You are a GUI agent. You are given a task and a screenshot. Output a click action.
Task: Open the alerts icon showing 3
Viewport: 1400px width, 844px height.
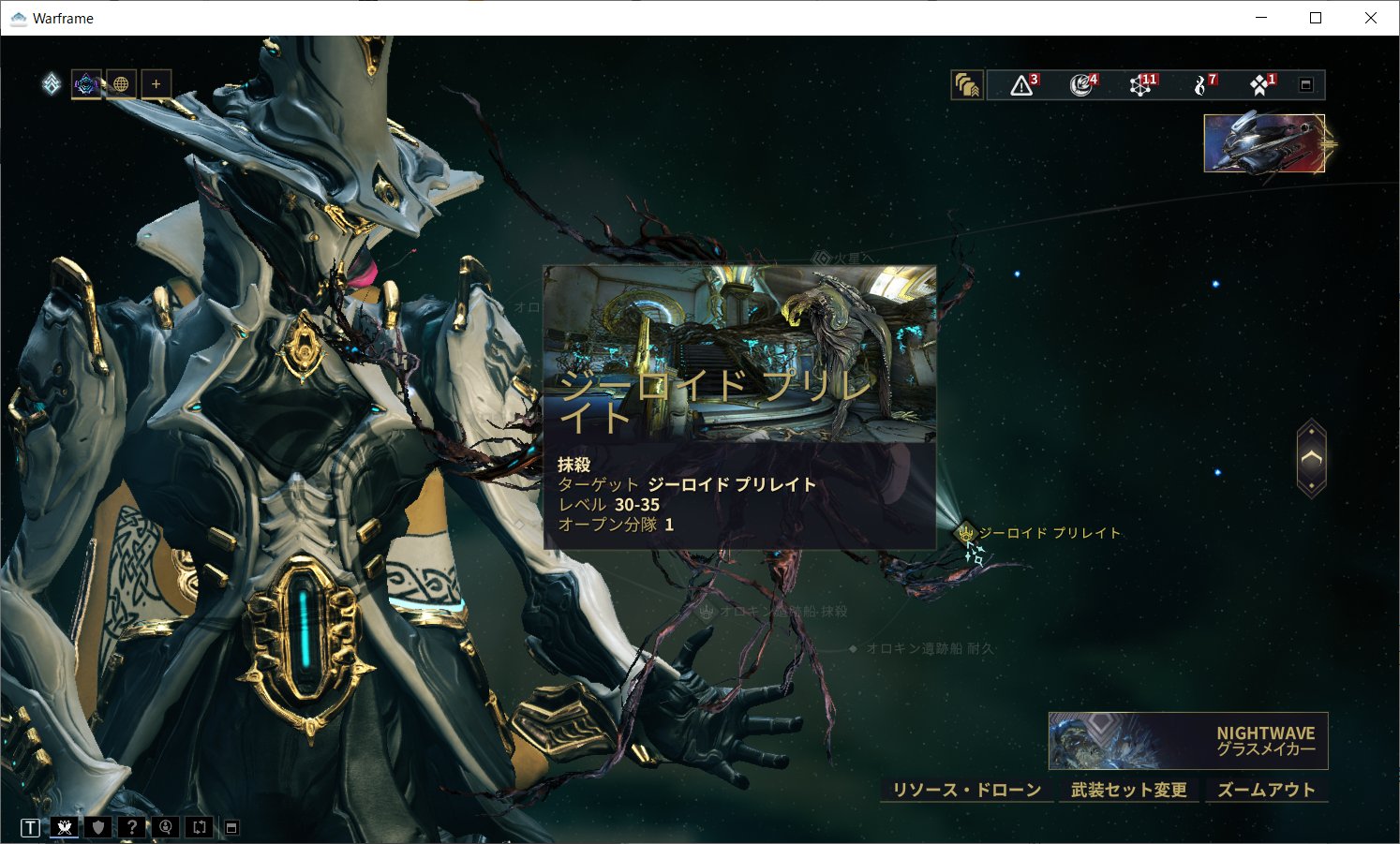pyautogui.click(x=1020, y=83)
